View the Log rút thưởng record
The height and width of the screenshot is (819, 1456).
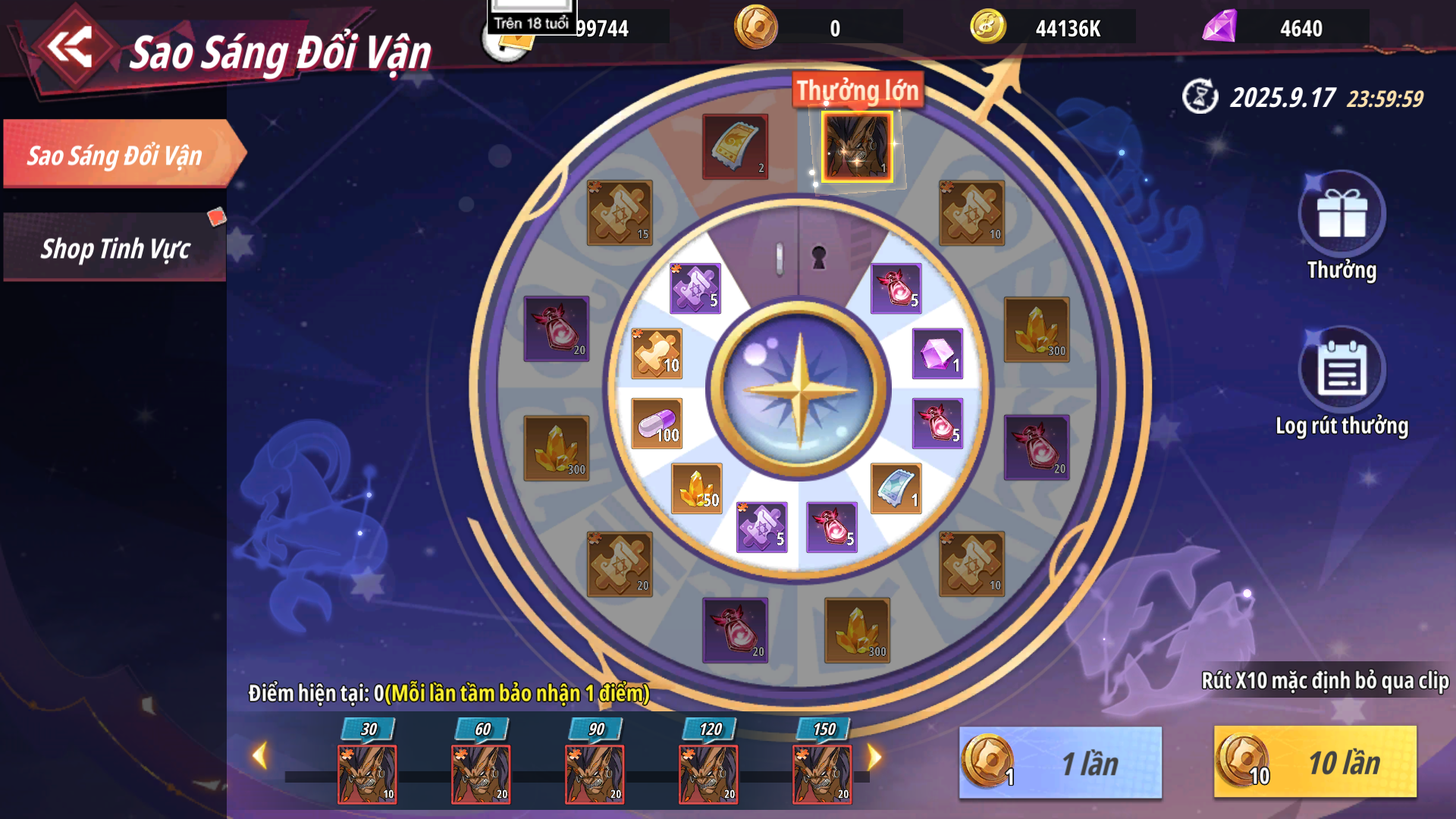click(x=1341, y=372)
